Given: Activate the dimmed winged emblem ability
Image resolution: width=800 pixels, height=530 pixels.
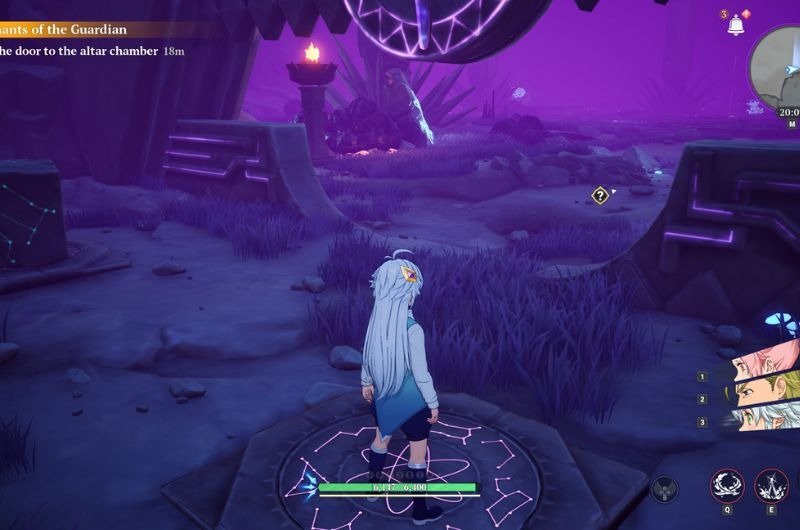Looking at the screenshot, I should [x=665, y=490].
